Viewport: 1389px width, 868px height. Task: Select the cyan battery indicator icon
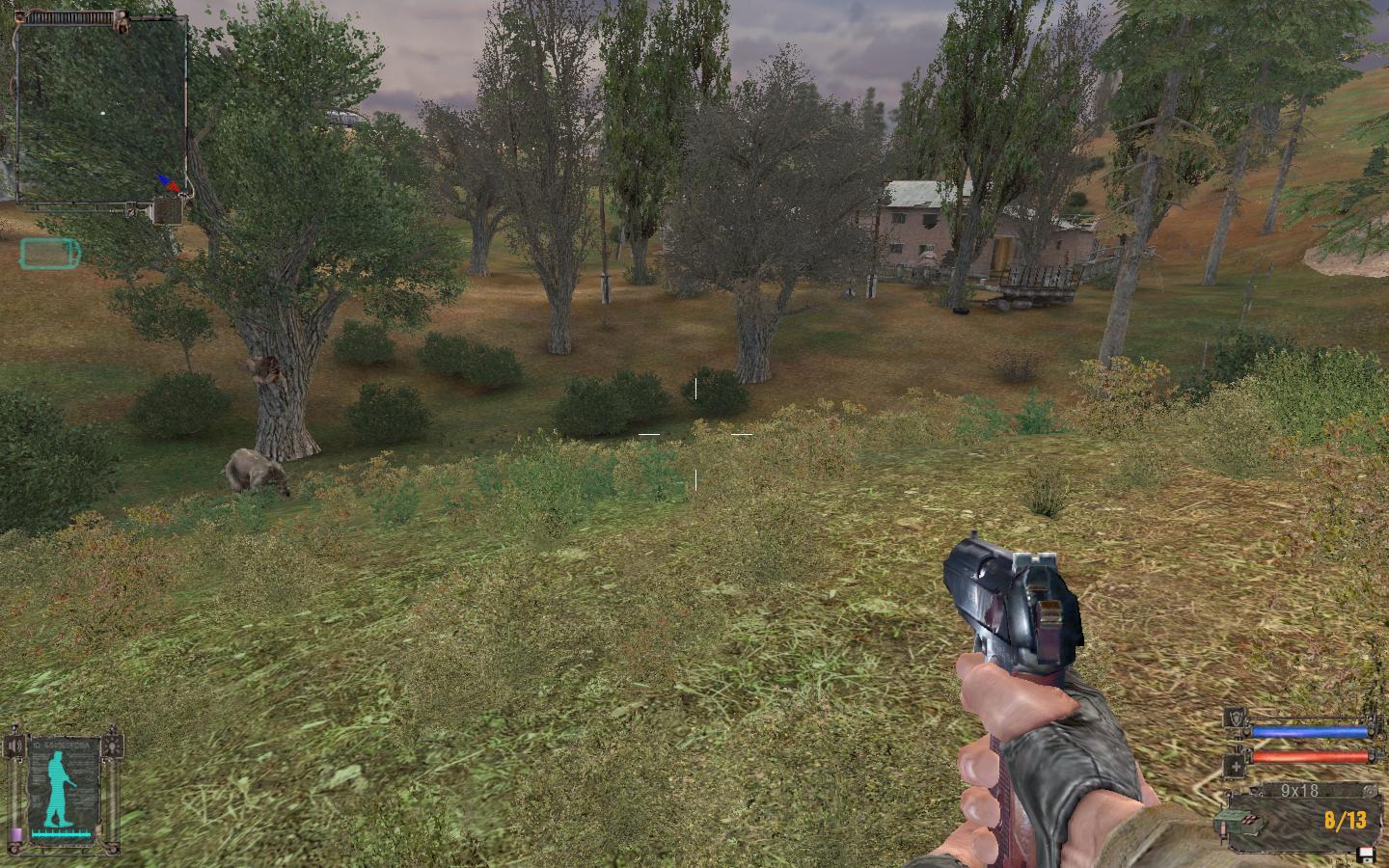[50, 254]
